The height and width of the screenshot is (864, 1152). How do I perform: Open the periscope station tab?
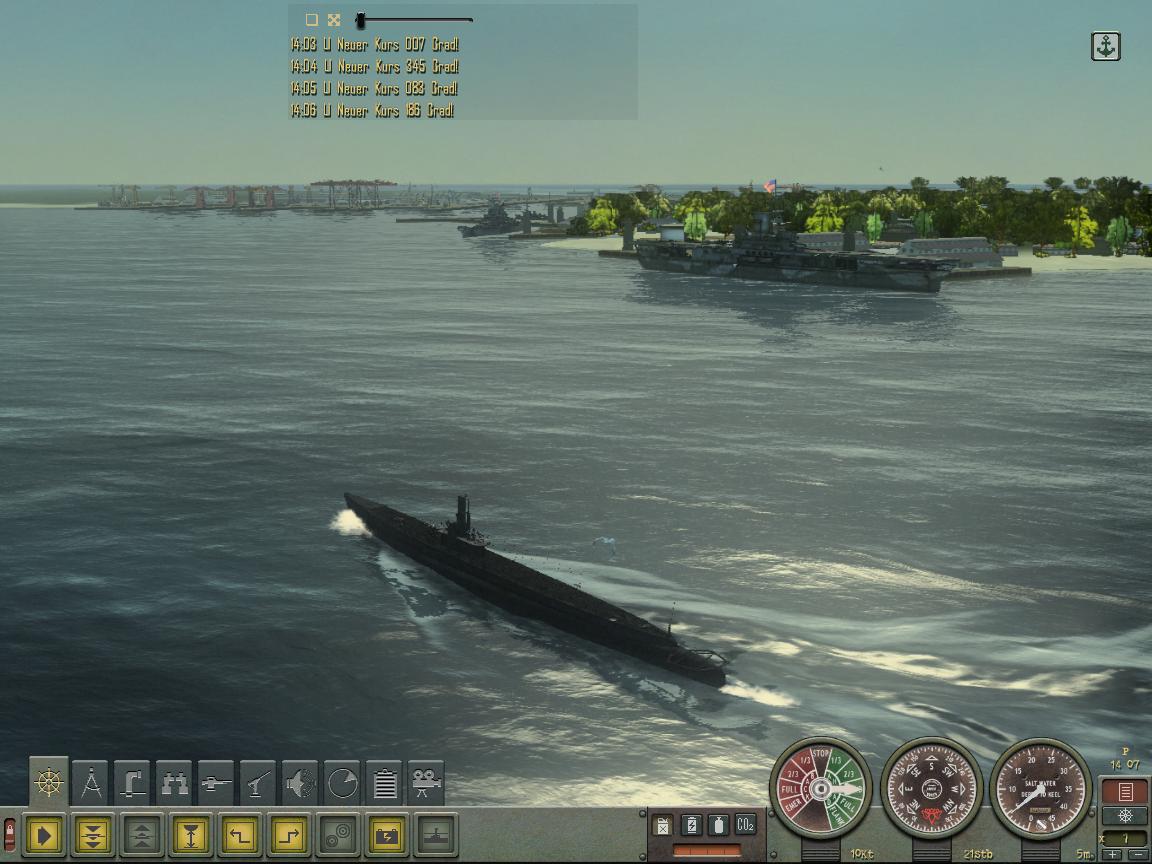[132, 783]
